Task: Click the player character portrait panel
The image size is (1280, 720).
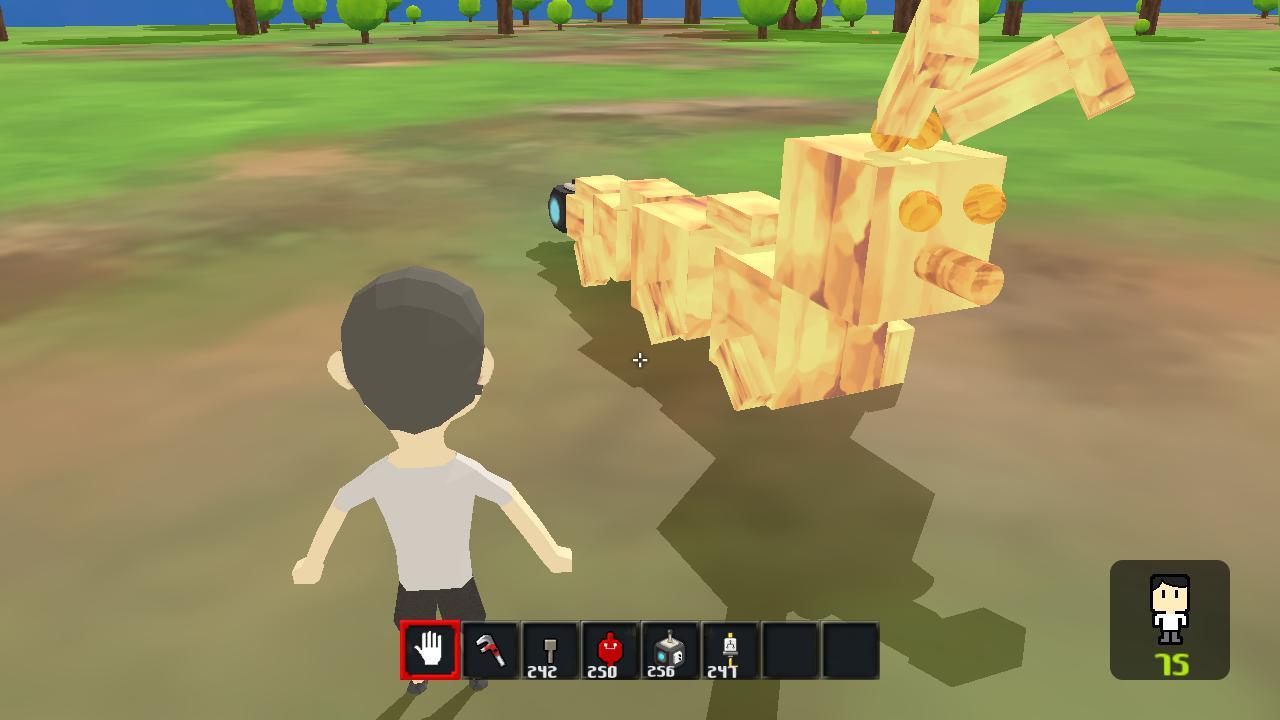Action: [x=1169, y=619]
